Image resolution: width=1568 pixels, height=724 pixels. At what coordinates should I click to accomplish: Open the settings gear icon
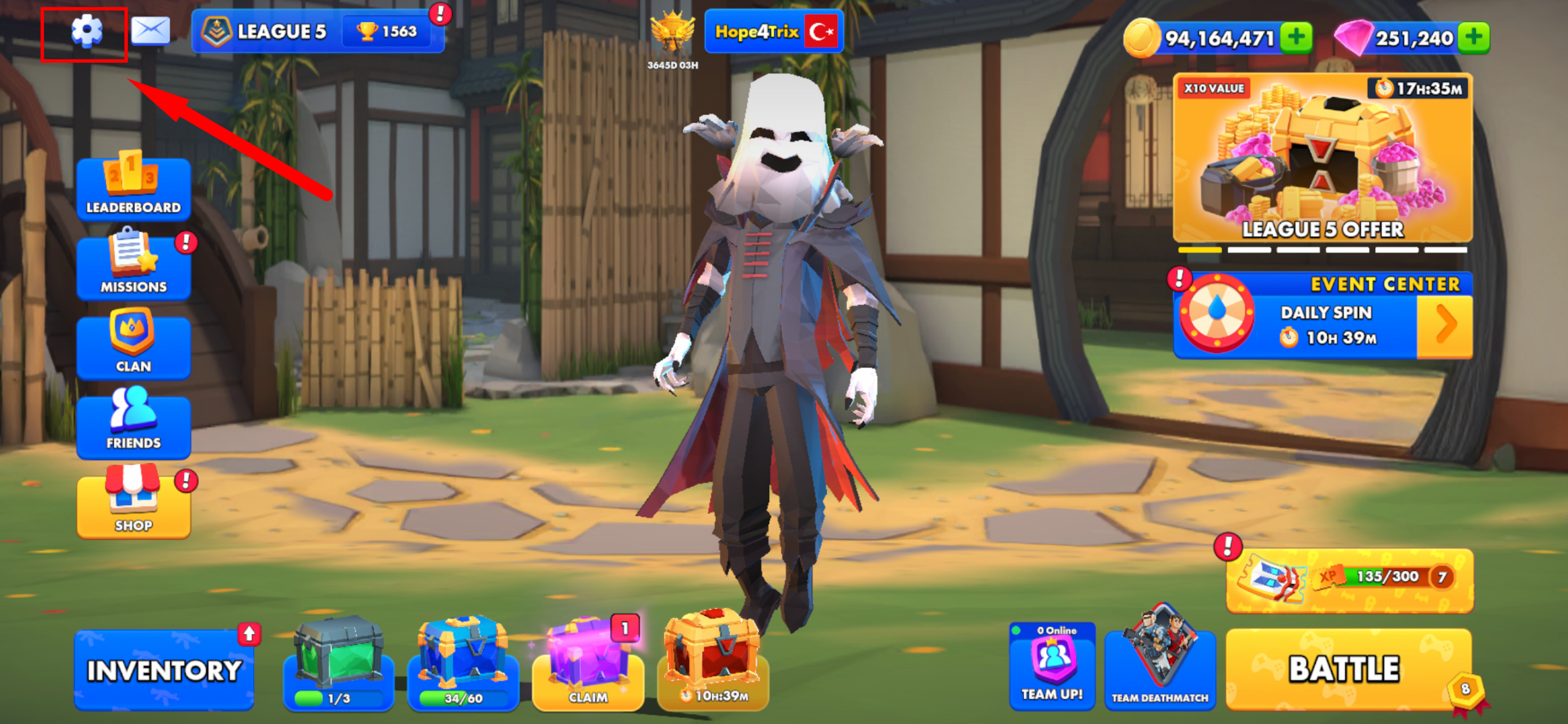pyautogui.click(x=86, y=31)
